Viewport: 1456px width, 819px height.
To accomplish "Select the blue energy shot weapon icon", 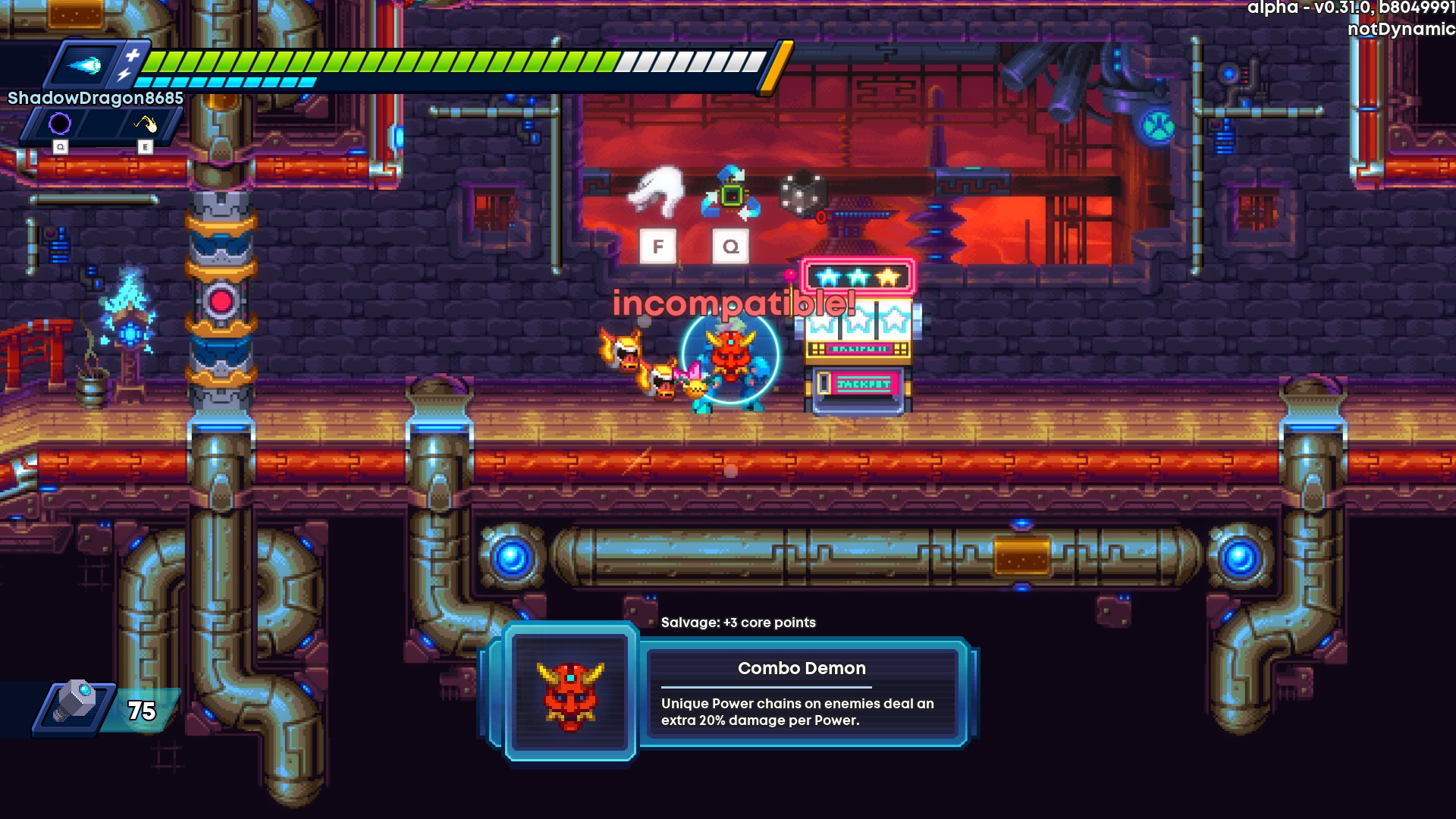I will point(84,66).
